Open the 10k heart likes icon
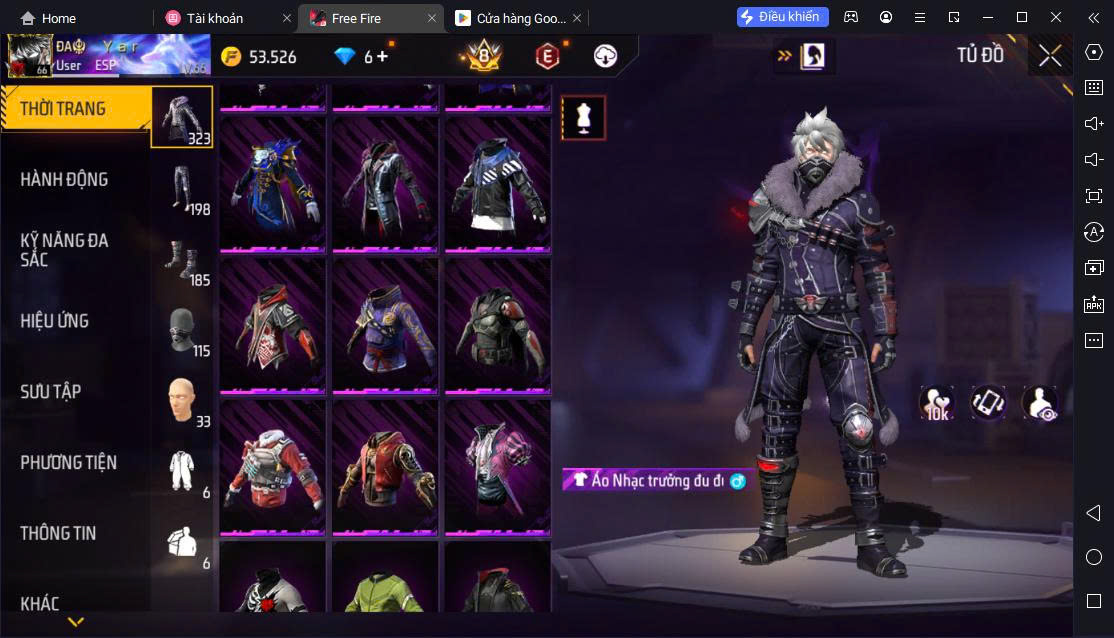Image resolution: width=1114 pixels, height=638 pixels. pos(937,403)
